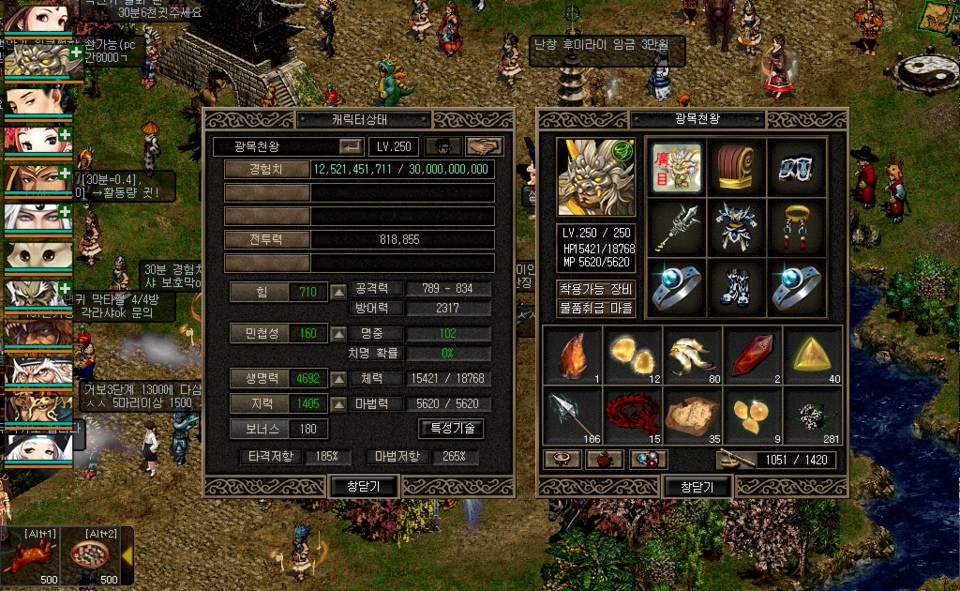Screen dimensions: 960x591
Task: Click the 광목천왕 character portrait
Action: point(596,179)
